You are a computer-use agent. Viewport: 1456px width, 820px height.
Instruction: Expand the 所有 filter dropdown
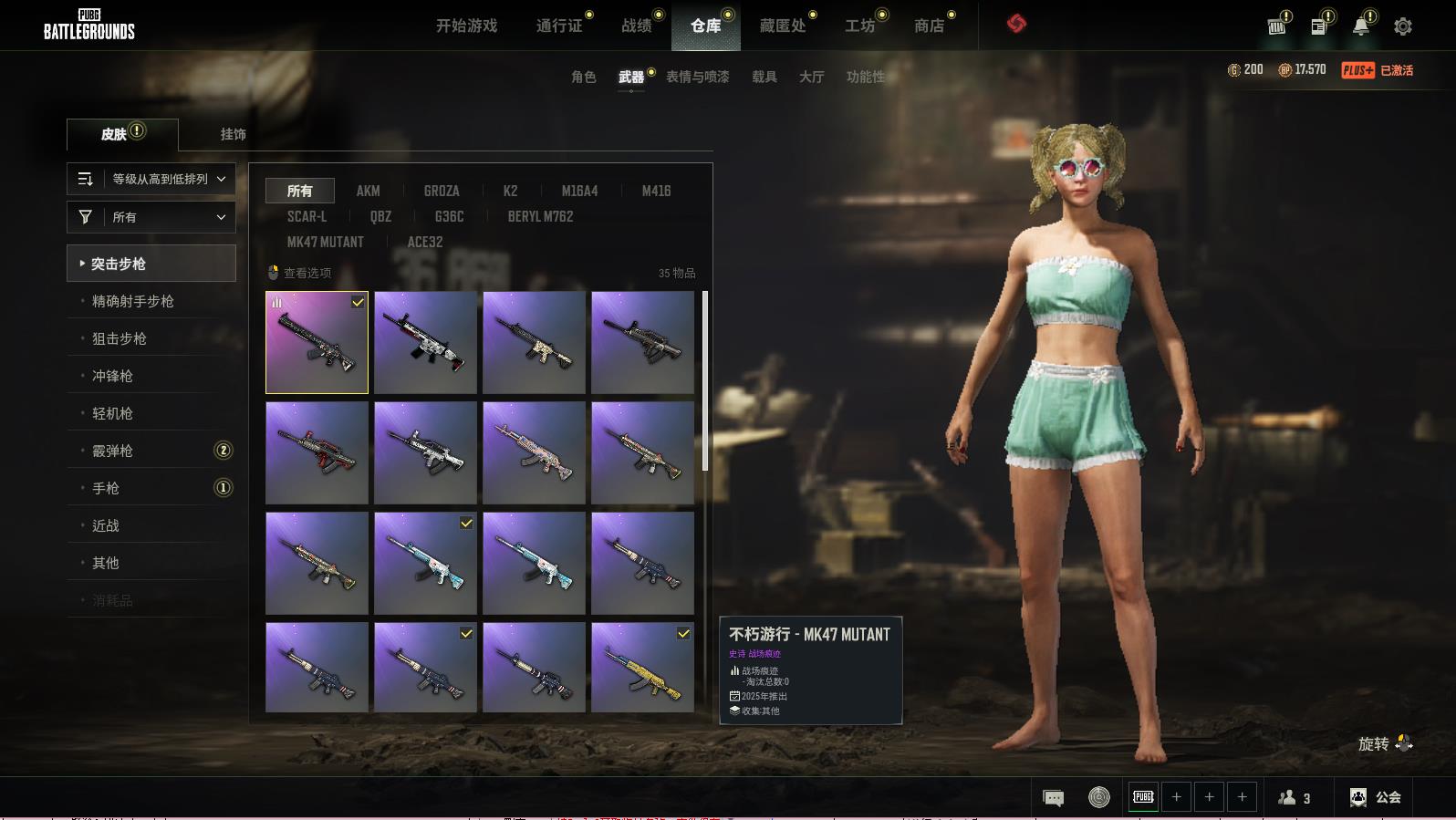151,217
